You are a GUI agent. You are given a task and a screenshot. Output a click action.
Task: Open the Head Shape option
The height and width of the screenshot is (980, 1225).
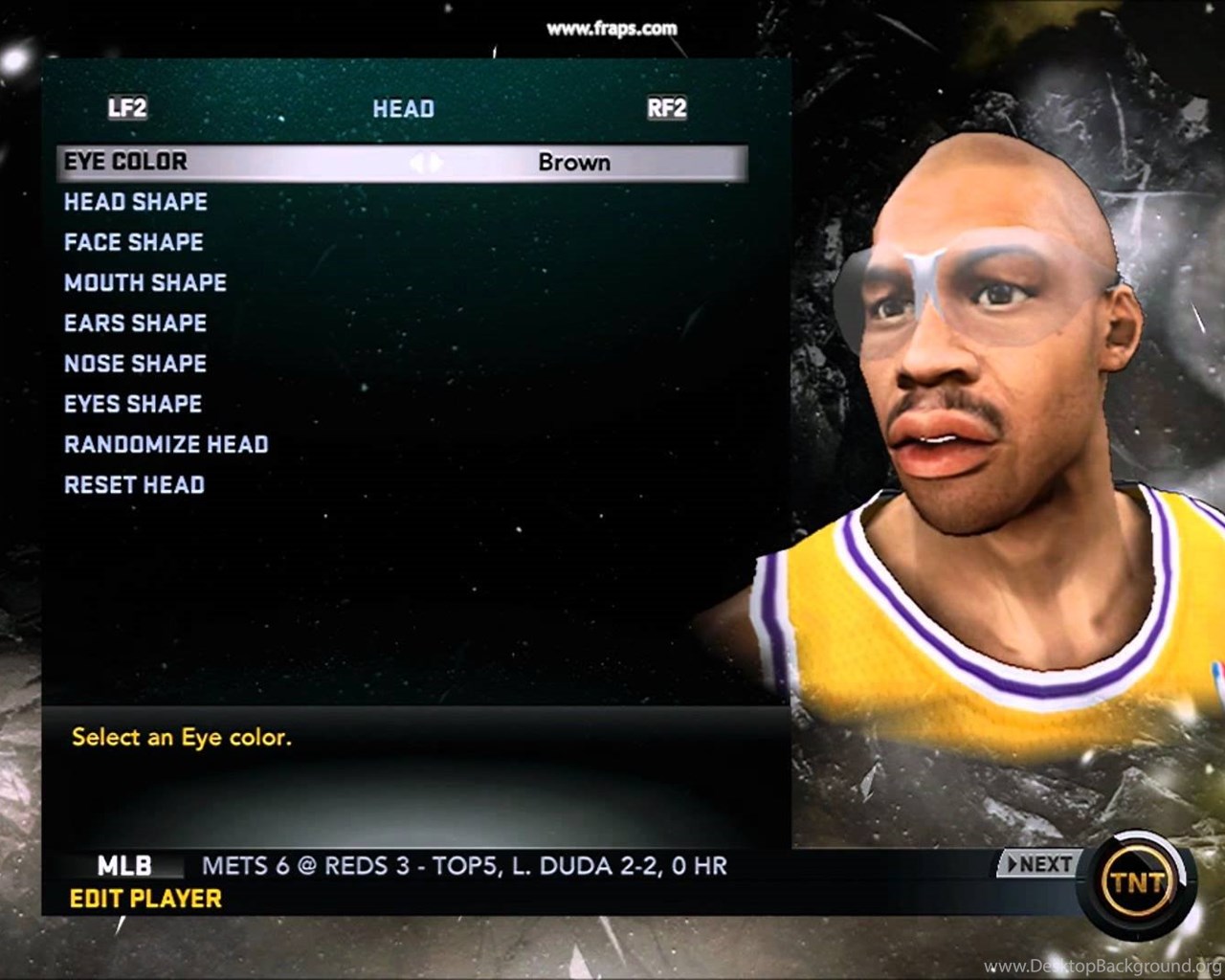click(136, 202)
